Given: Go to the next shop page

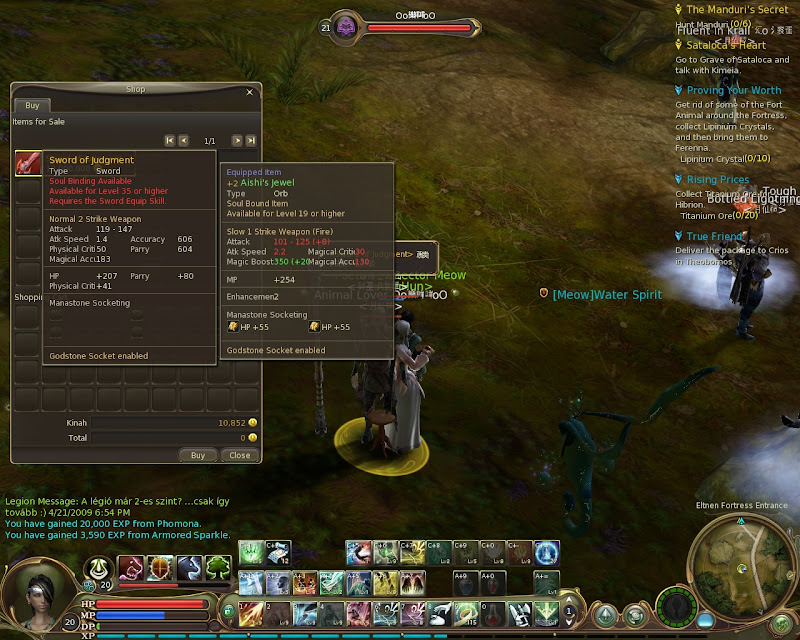Looking at the screenshot, I should 237,141.
